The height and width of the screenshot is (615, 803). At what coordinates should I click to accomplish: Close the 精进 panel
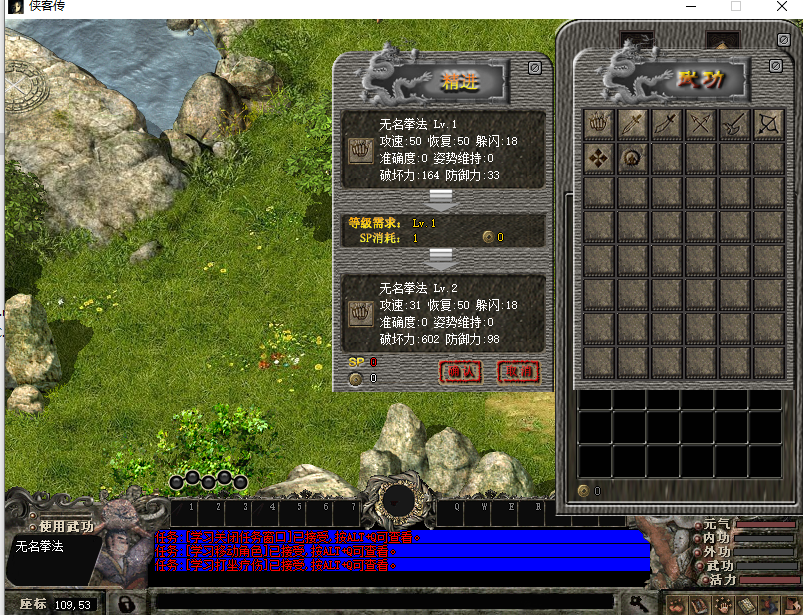tap(535, 68)
